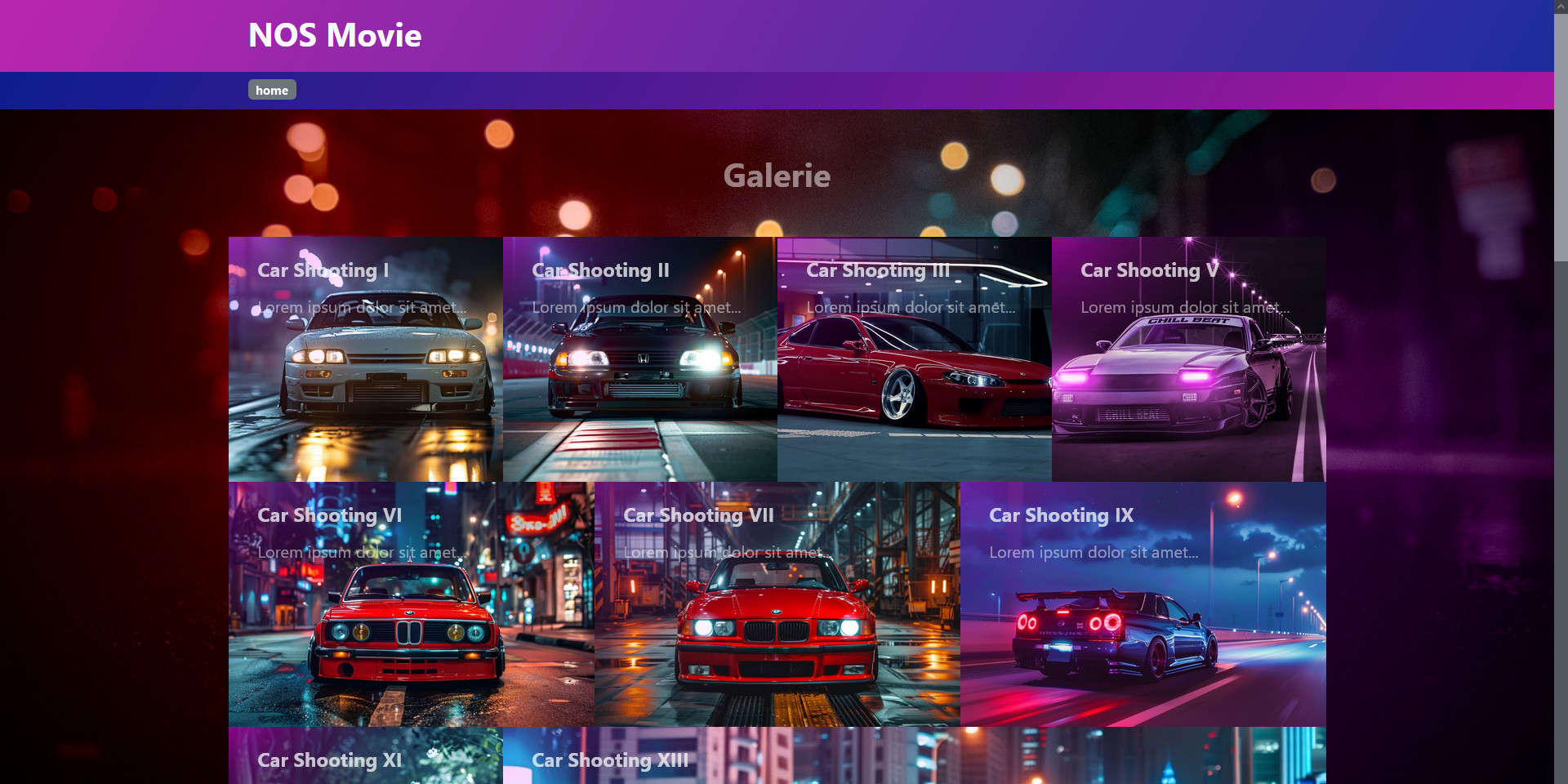Click the page's vertical scrollbar
1568x784 pixels.
tap(1561, 131)
